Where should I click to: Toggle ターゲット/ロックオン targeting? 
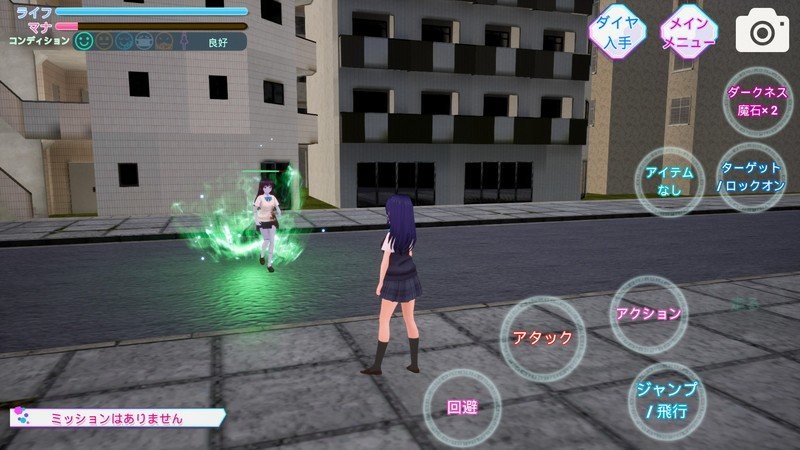coord(748,177)
